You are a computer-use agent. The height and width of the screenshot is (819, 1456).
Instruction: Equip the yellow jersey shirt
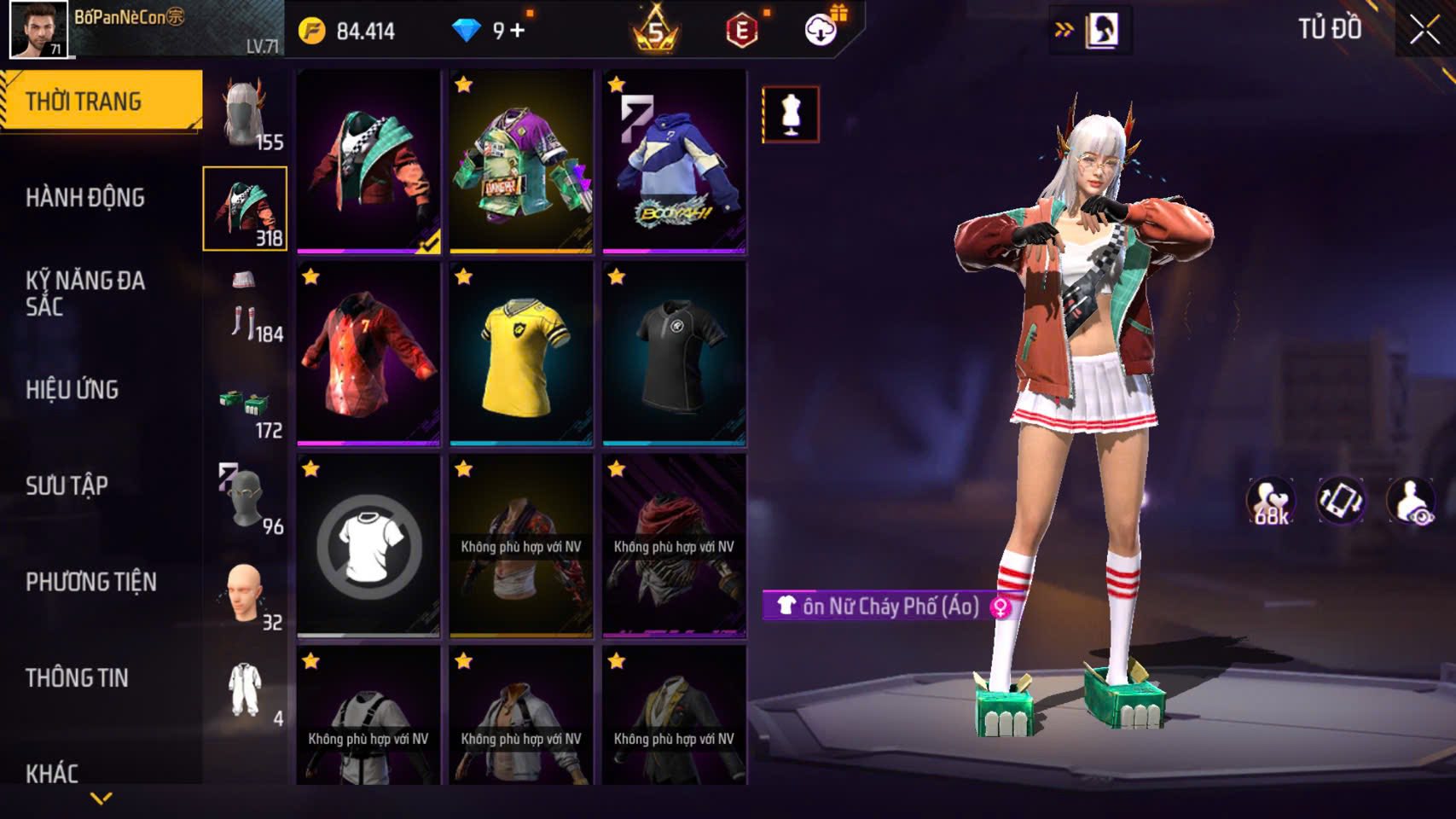coord(521,354)
